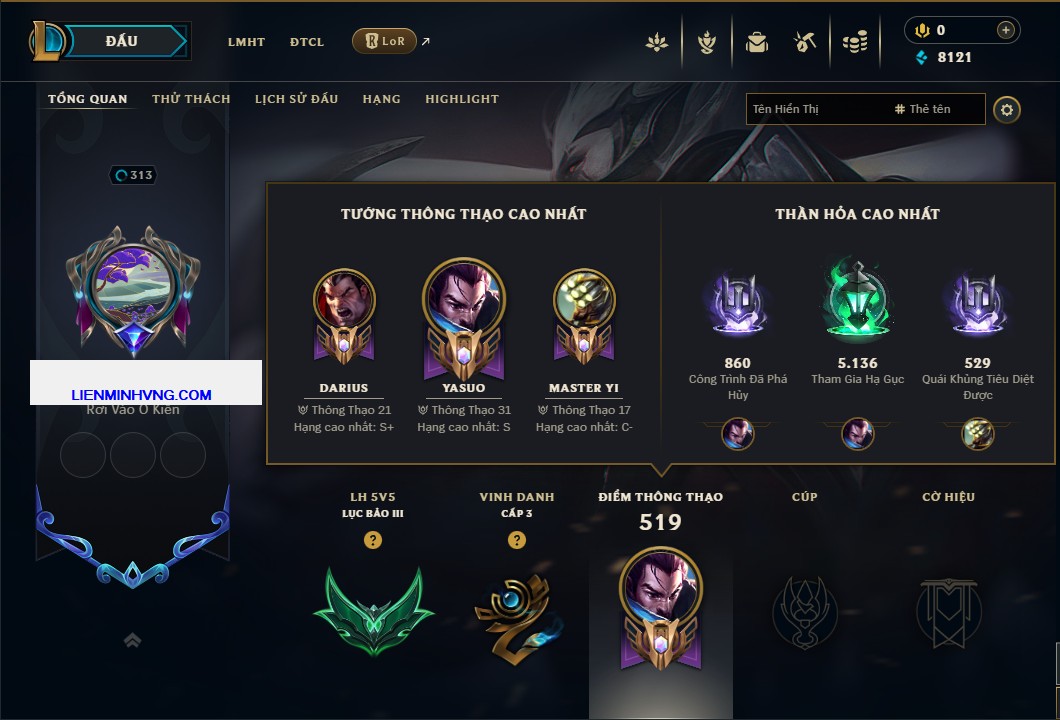Open the loot bag icon
Screen dimensions: 1060x720
[756, 42]
